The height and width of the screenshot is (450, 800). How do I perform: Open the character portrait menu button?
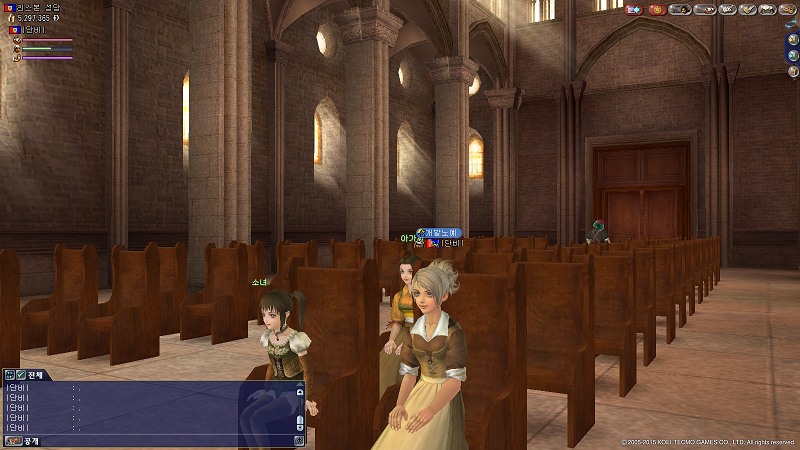click(x=679, y=9)
